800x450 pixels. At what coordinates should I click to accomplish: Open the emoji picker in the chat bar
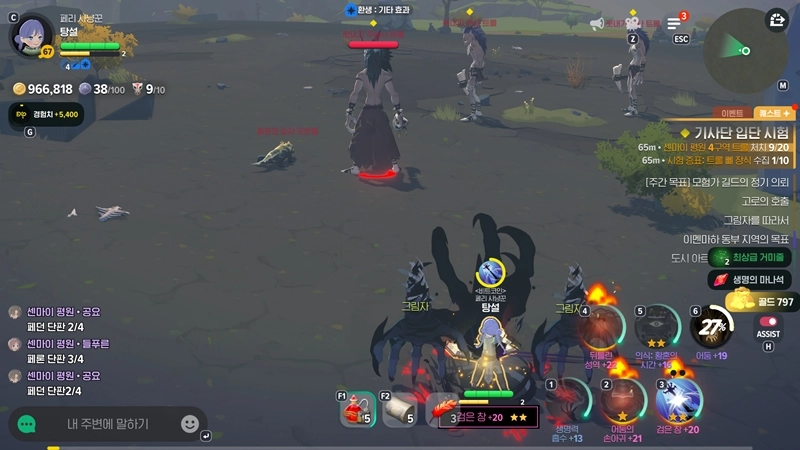[x=189, y=424]
